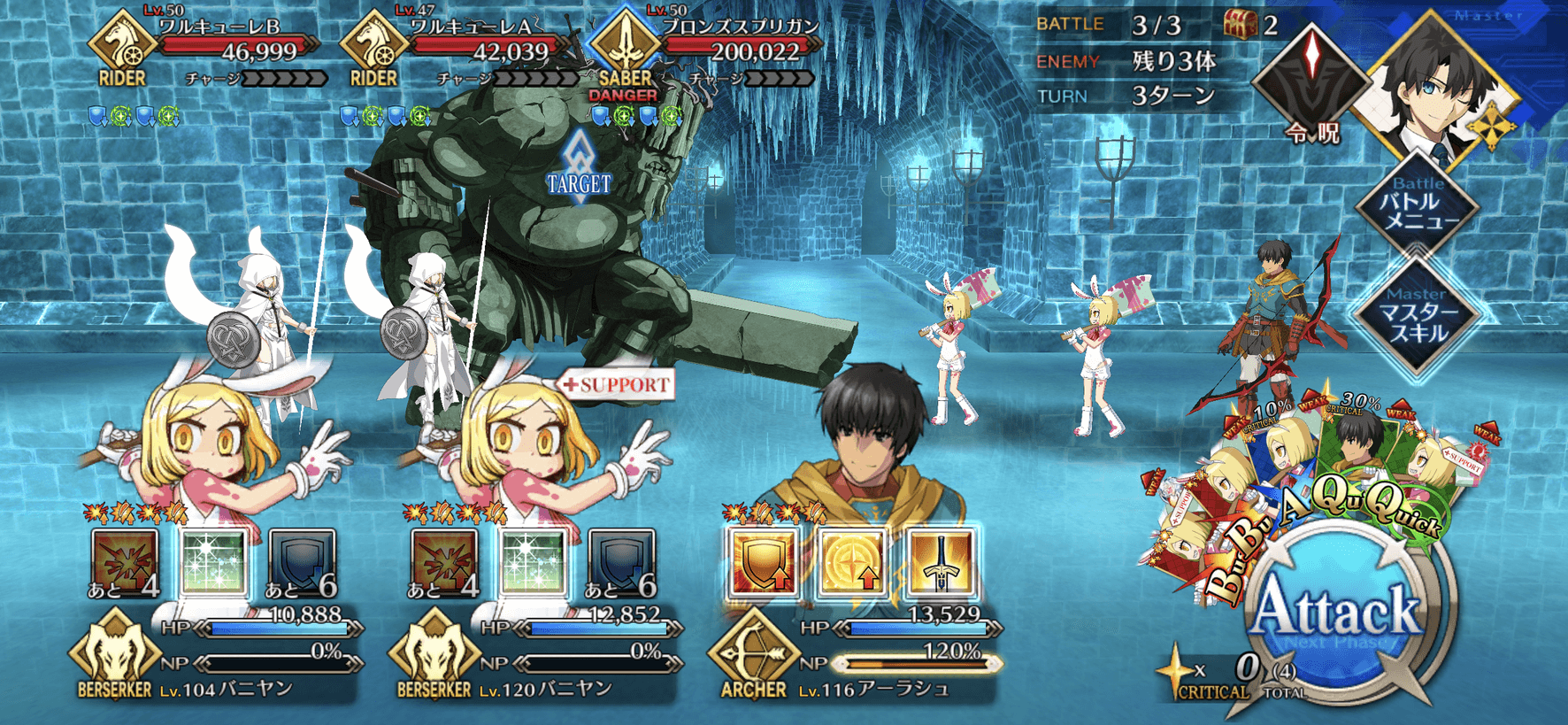The image size is (1568, 725).
Task: Activate Arash's shield with arrow skill
Action: pyautogui.click(x=763, y=562)
